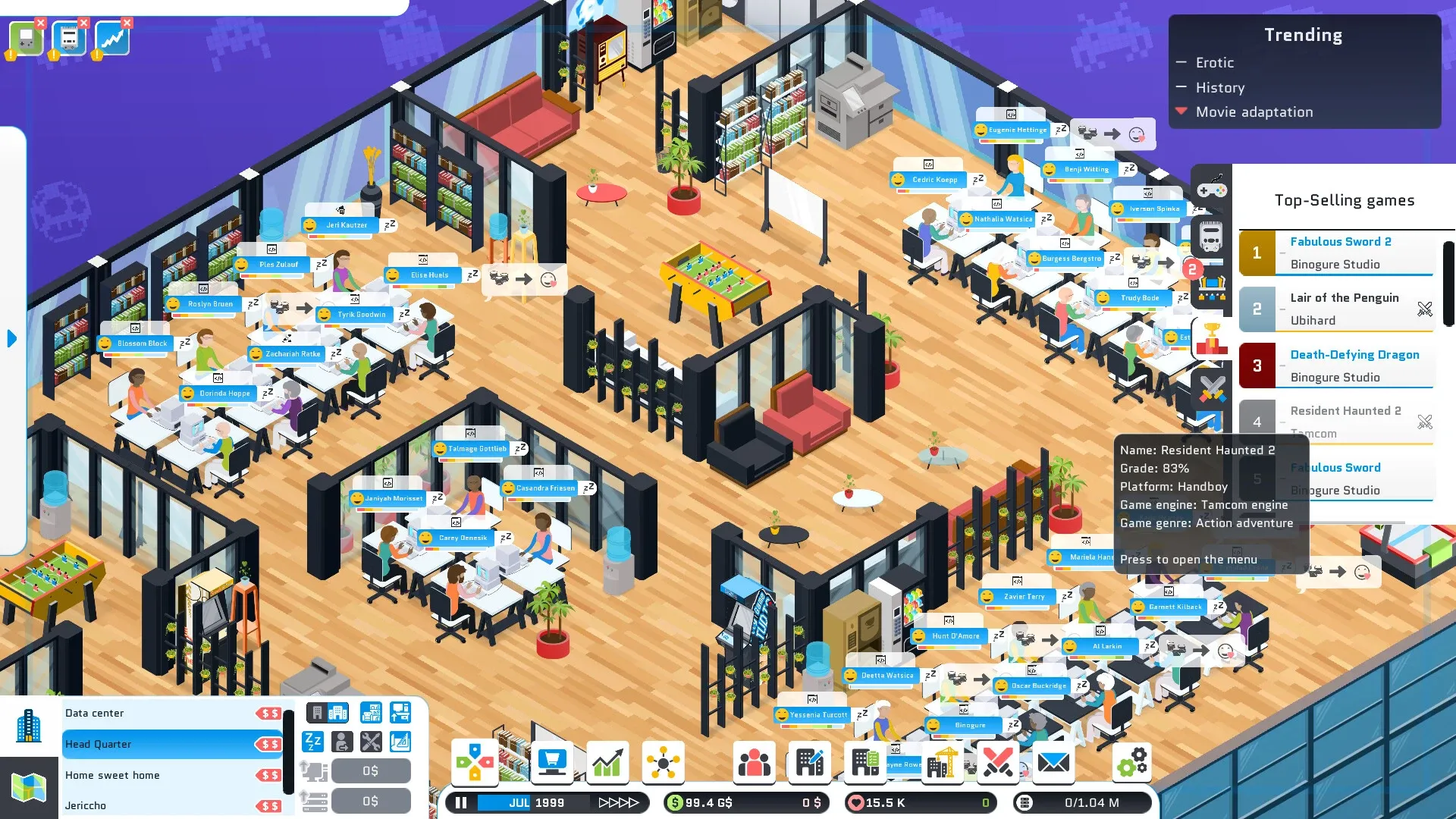
Task: Open the research tree icon in the toolbar
Action: pos(664,763)
